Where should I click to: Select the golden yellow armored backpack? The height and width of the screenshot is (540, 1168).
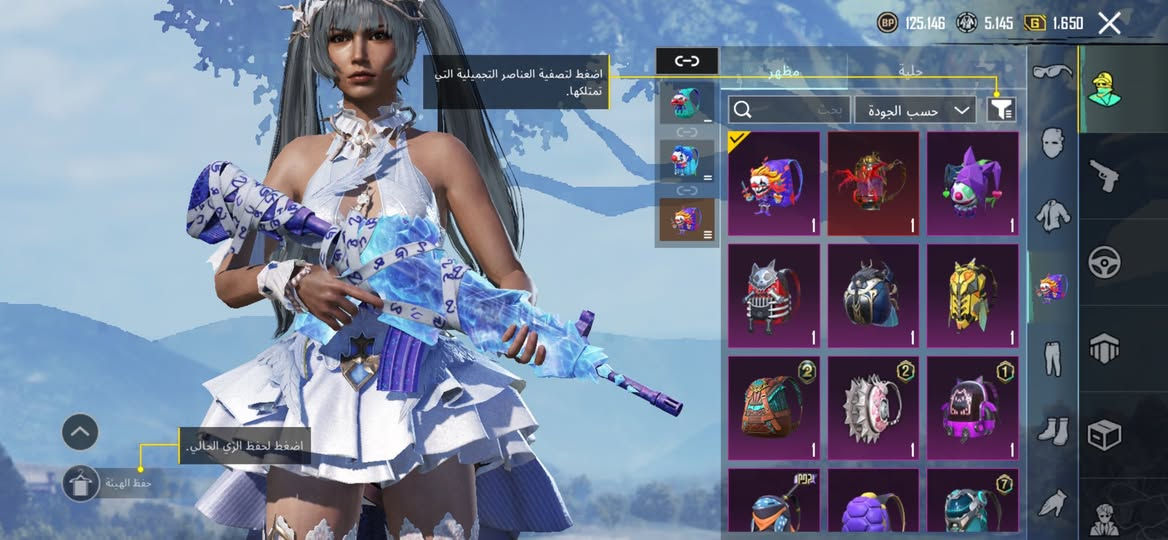pos(972,296)
